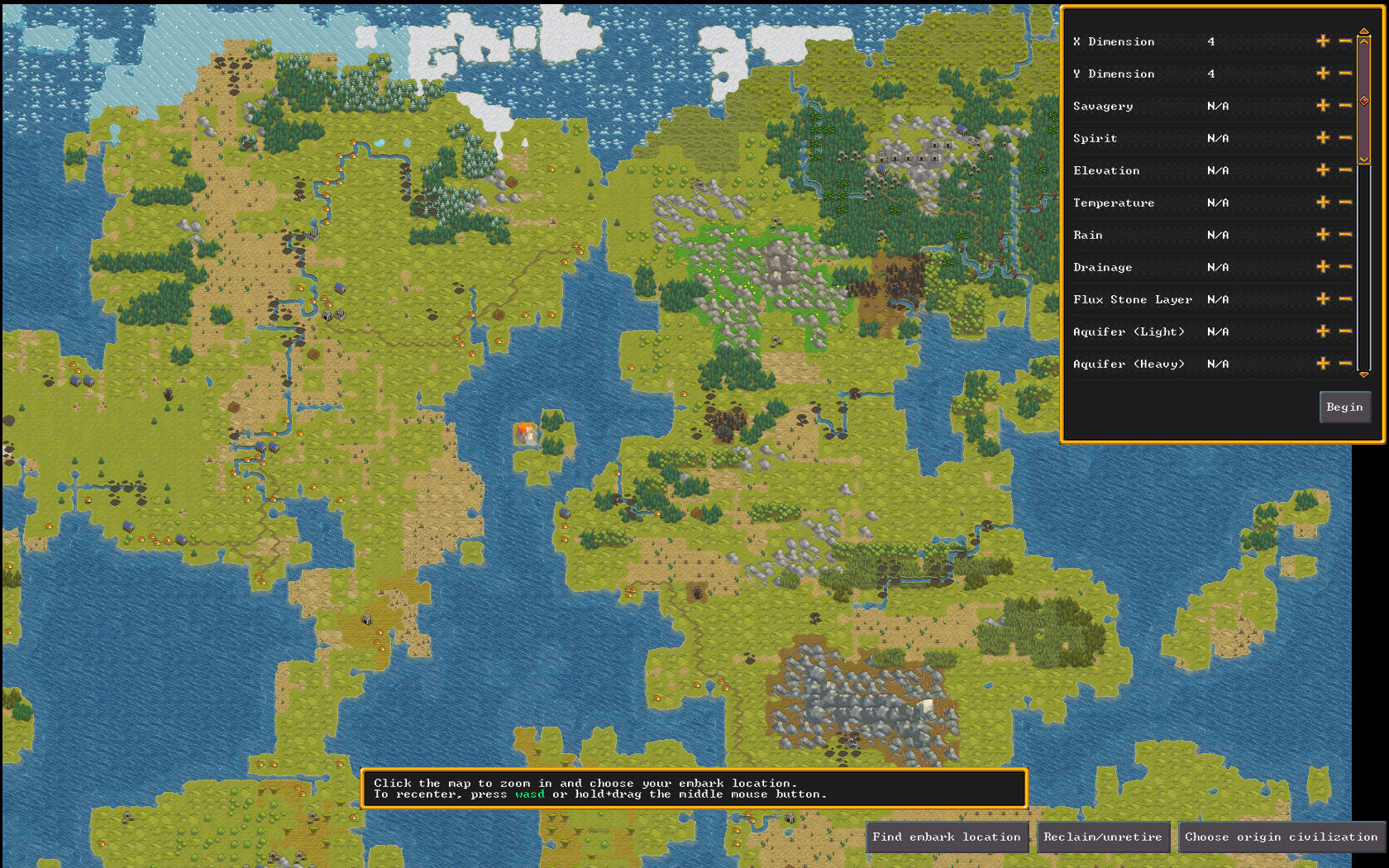Click the search panel's scroll-down arrow
Screen dimensions: 1389x868
[x=1364, y=374]
